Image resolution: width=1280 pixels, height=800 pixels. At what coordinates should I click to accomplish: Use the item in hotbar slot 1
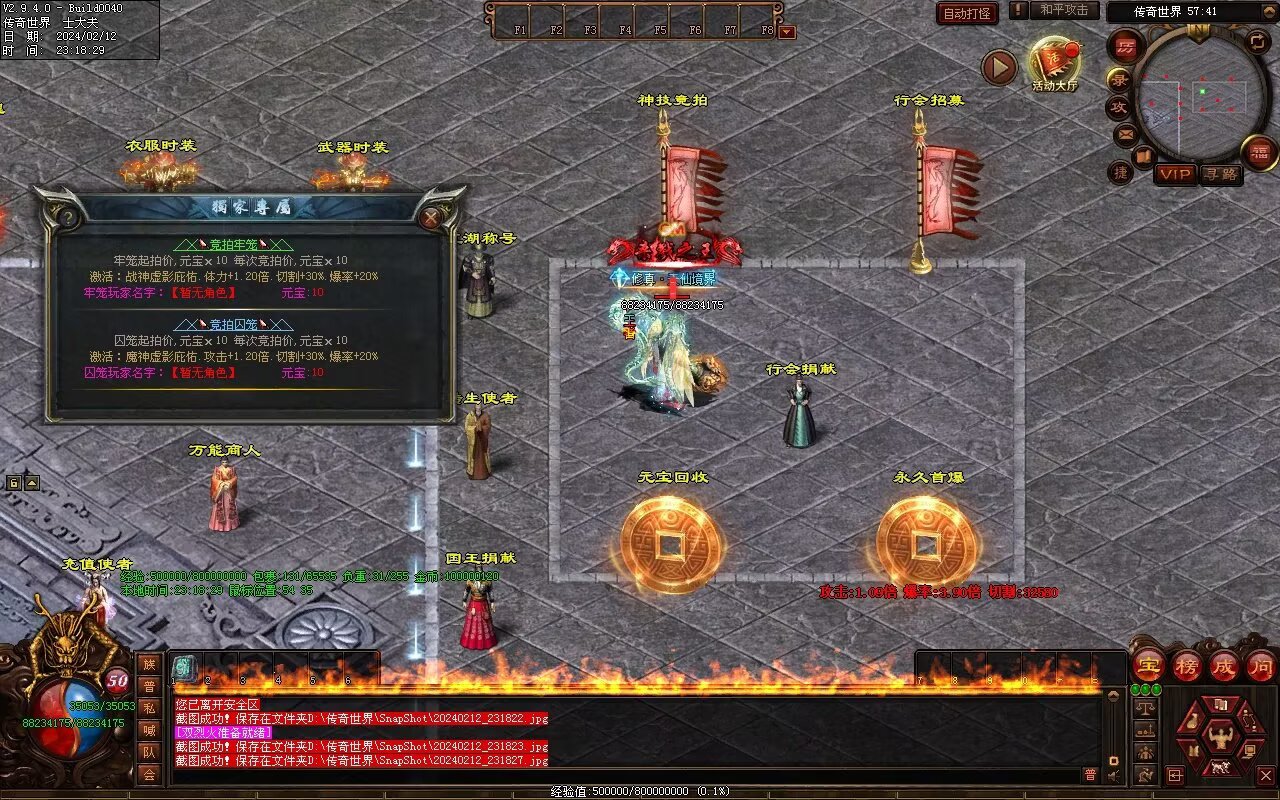(x=185, y=668)
